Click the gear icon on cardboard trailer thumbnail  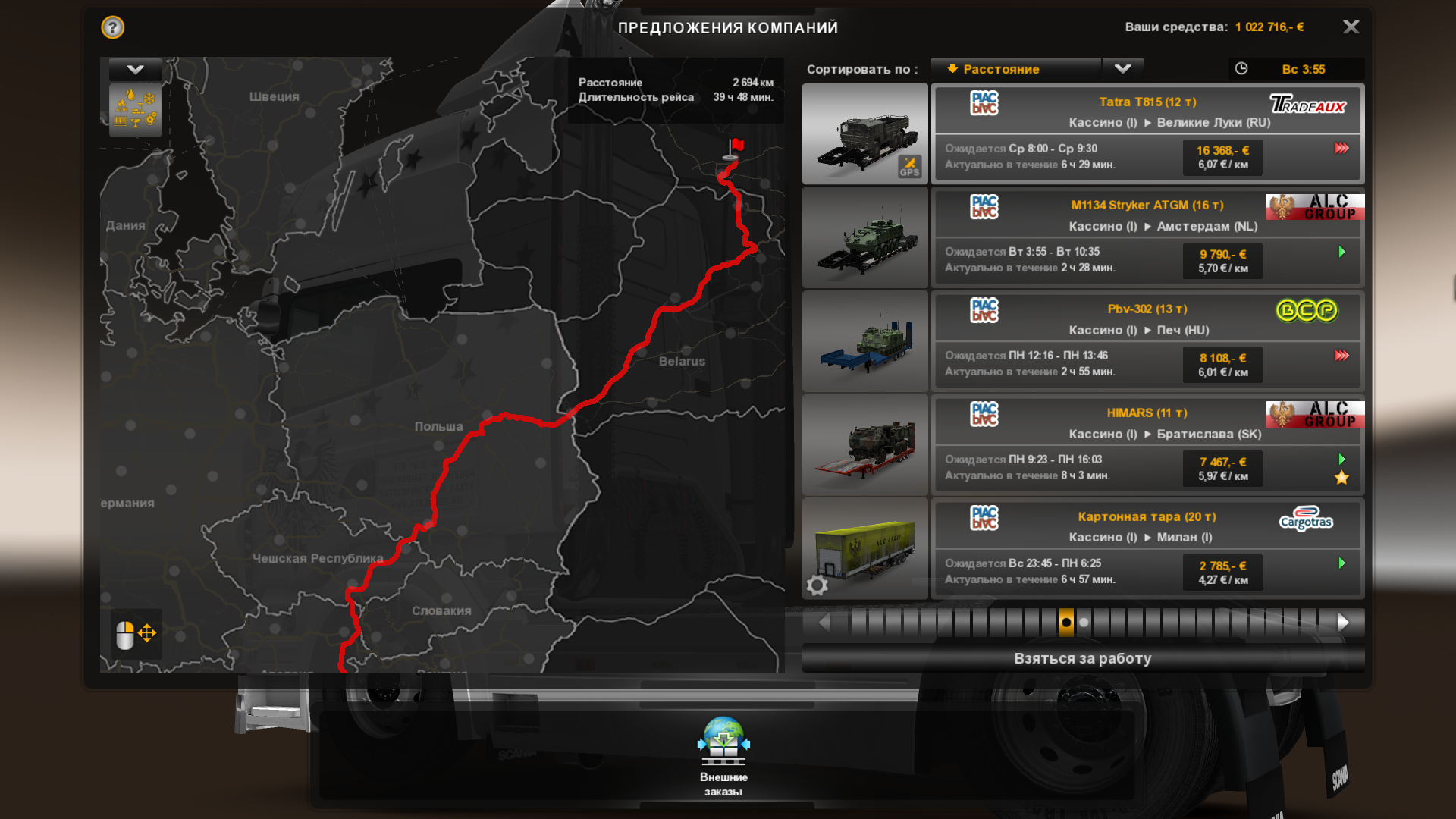817,585
